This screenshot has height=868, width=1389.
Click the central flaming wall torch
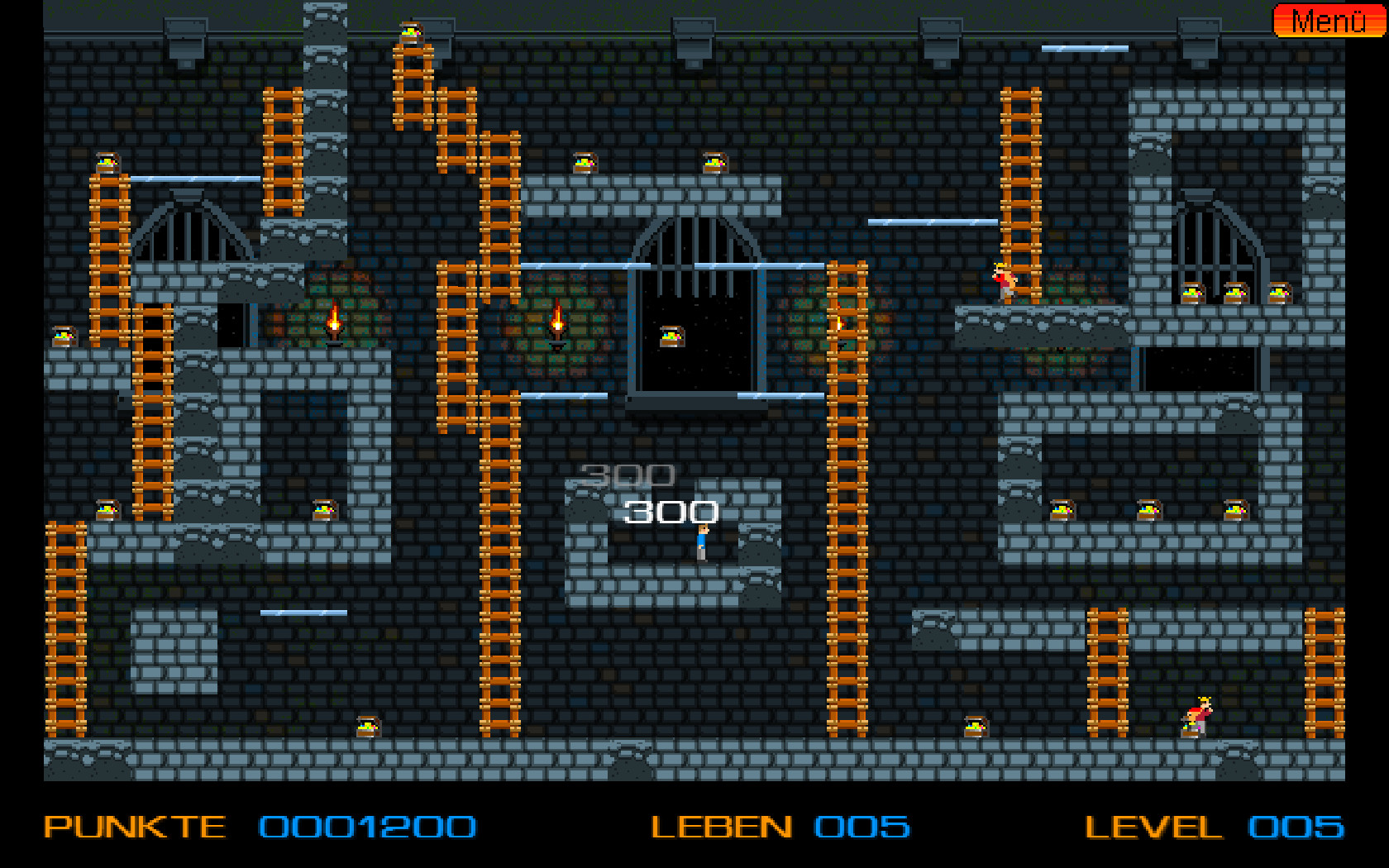tap(557, 322)
